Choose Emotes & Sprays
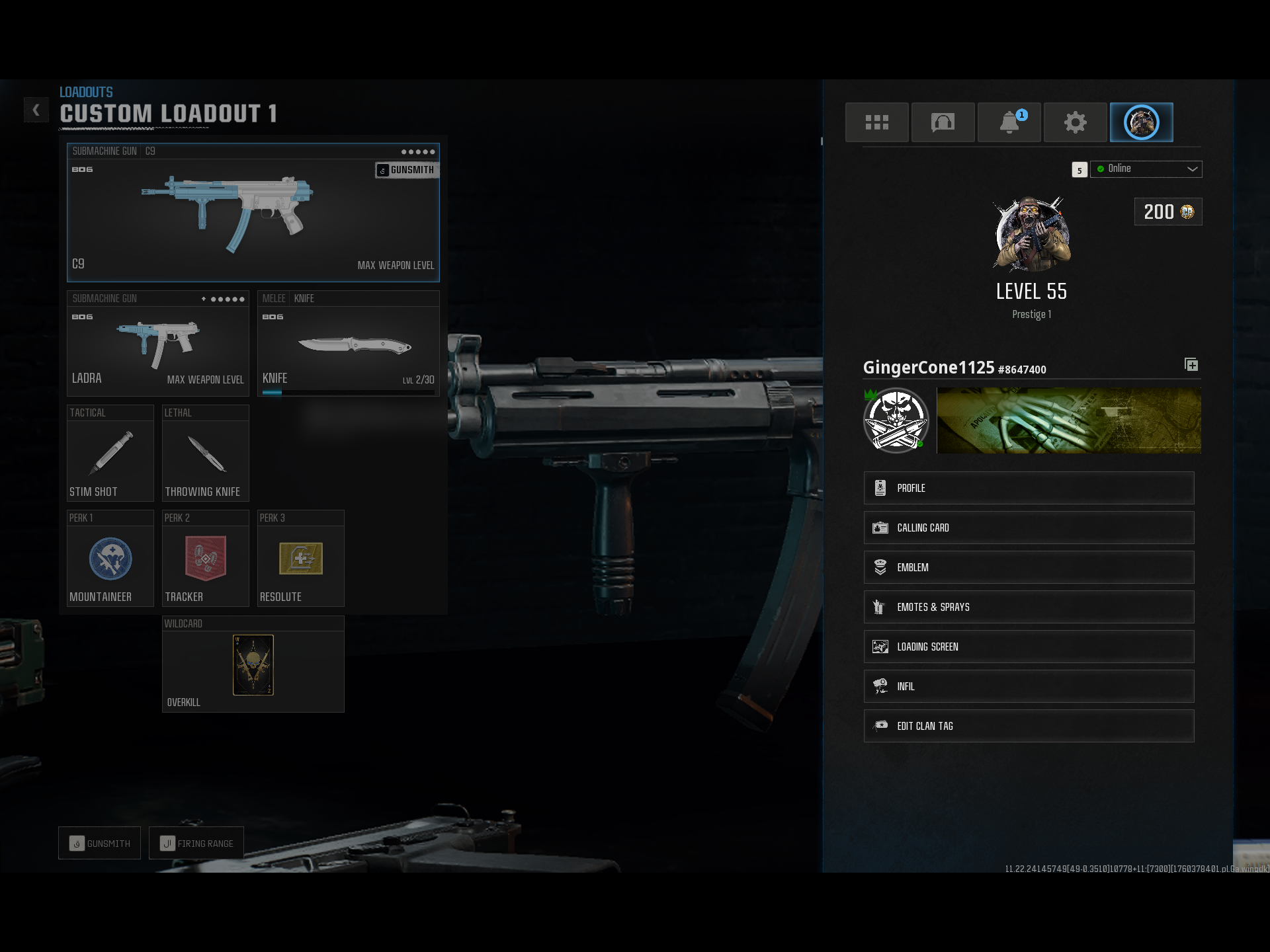The image size is (1270, 952). tap(1029, 607)
